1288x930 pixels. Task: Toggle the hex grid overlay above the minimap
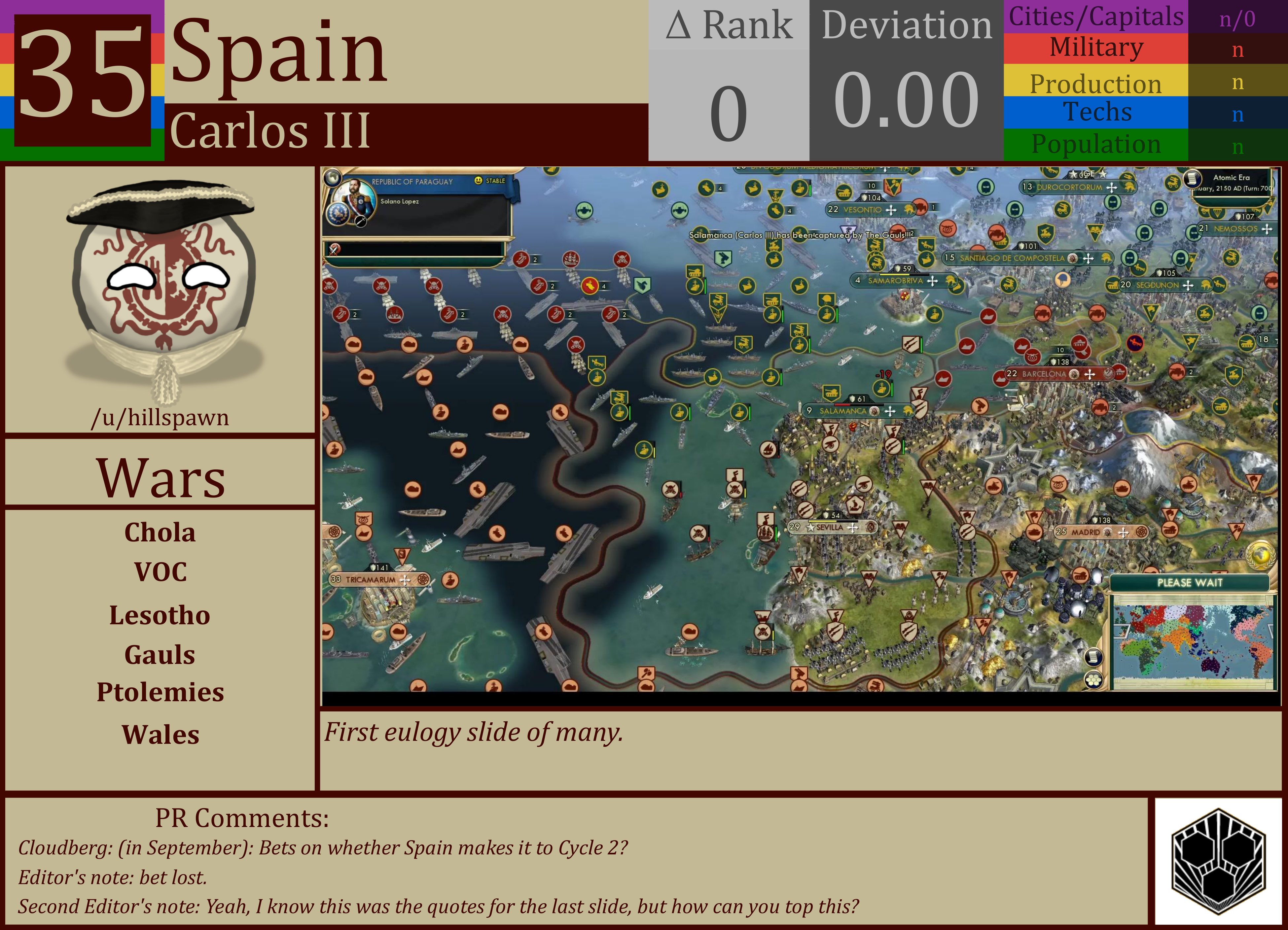(1094, 680)
